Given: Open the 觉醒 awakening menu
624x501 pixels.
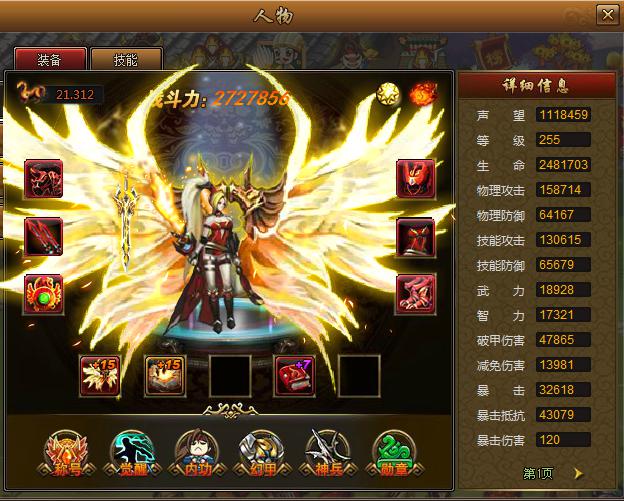Looking at the screenshot, I should click(x=130, y=455).
